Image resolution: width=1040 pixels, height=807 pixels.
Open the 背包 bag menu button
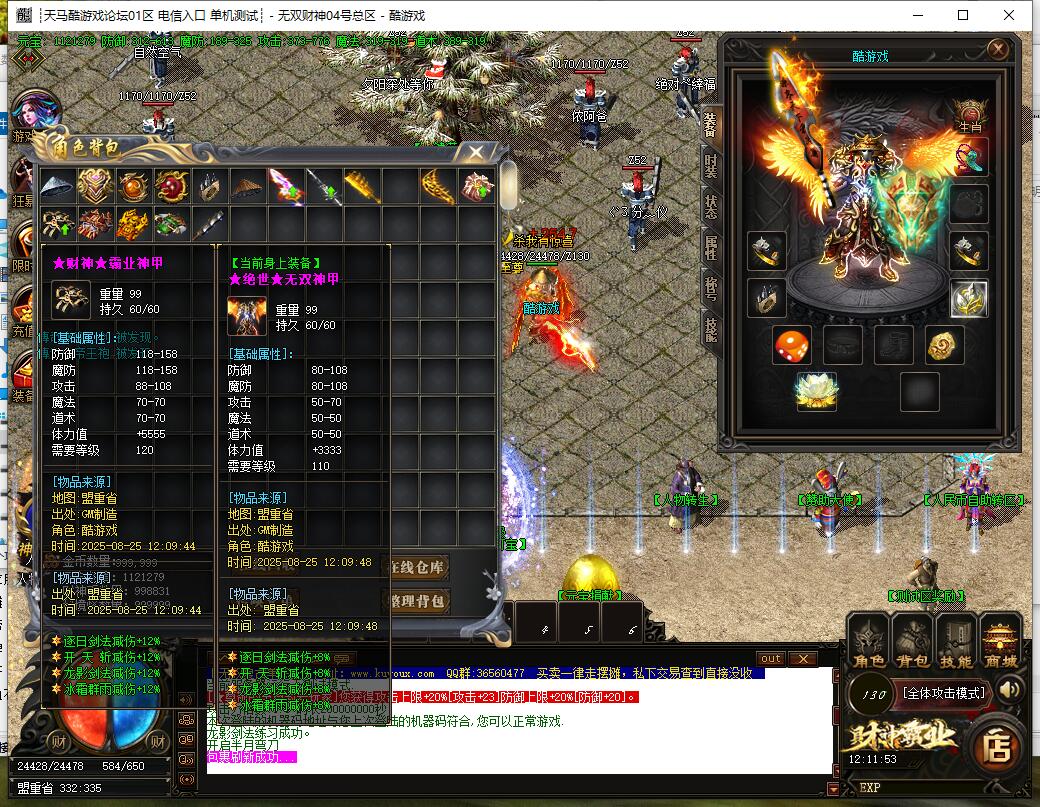coord(912,641)
